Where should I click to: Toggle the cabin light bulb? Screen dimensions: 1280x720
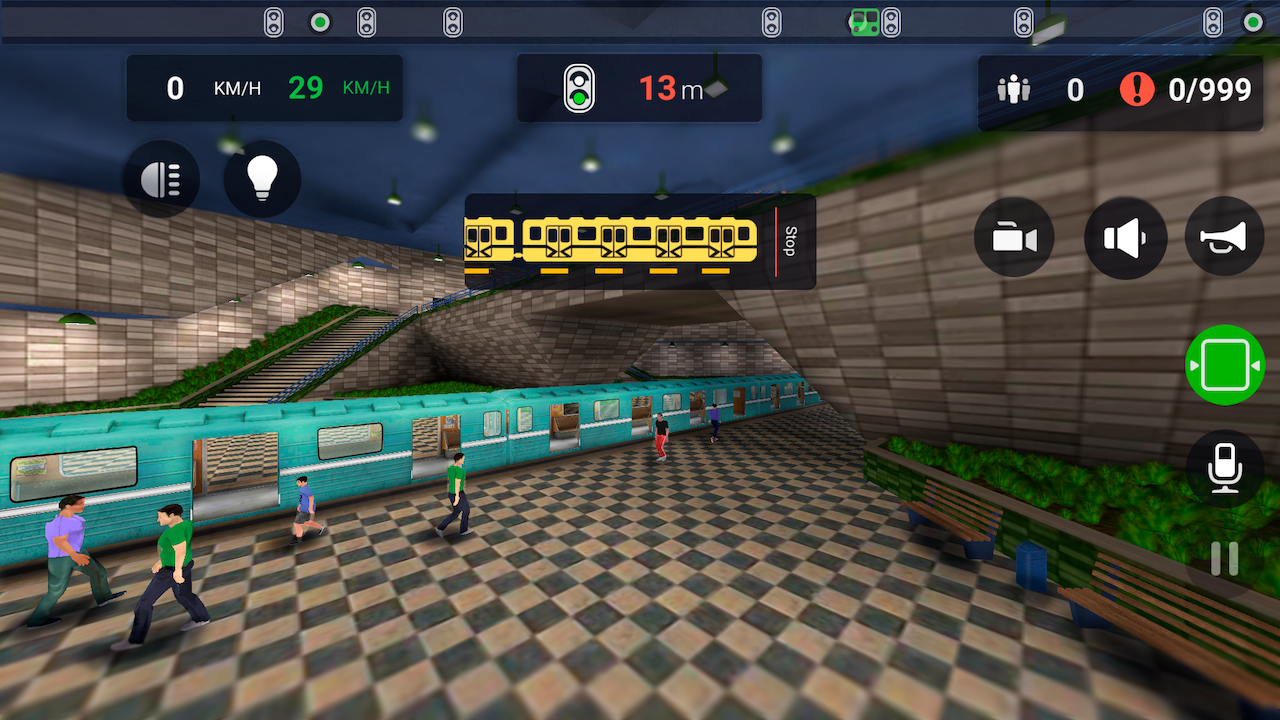pyautogui.click(x=262, y=178)
